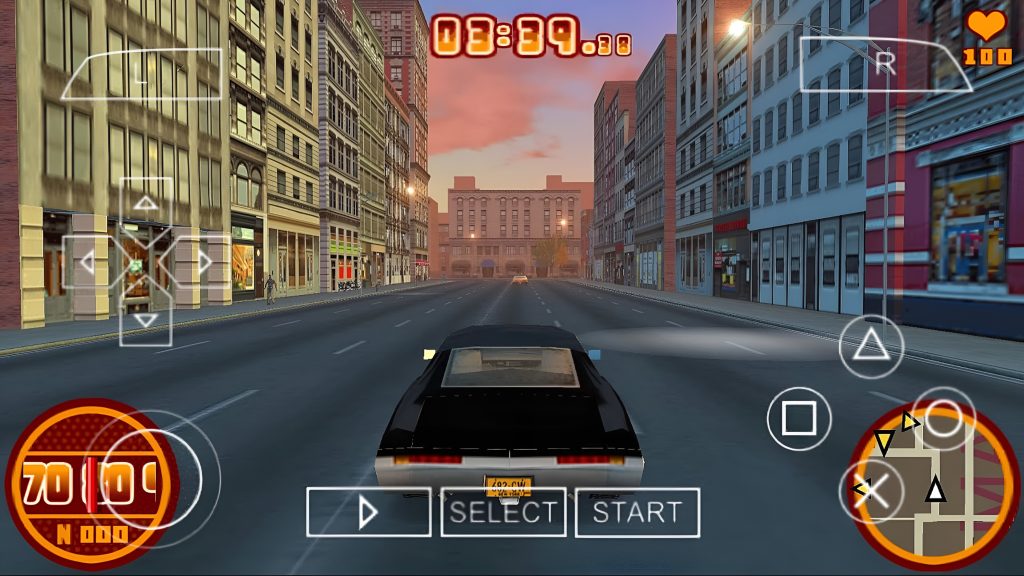The image size is (1024, 576).
Task: Tap the SELECT overlay button
Action: 503,513
